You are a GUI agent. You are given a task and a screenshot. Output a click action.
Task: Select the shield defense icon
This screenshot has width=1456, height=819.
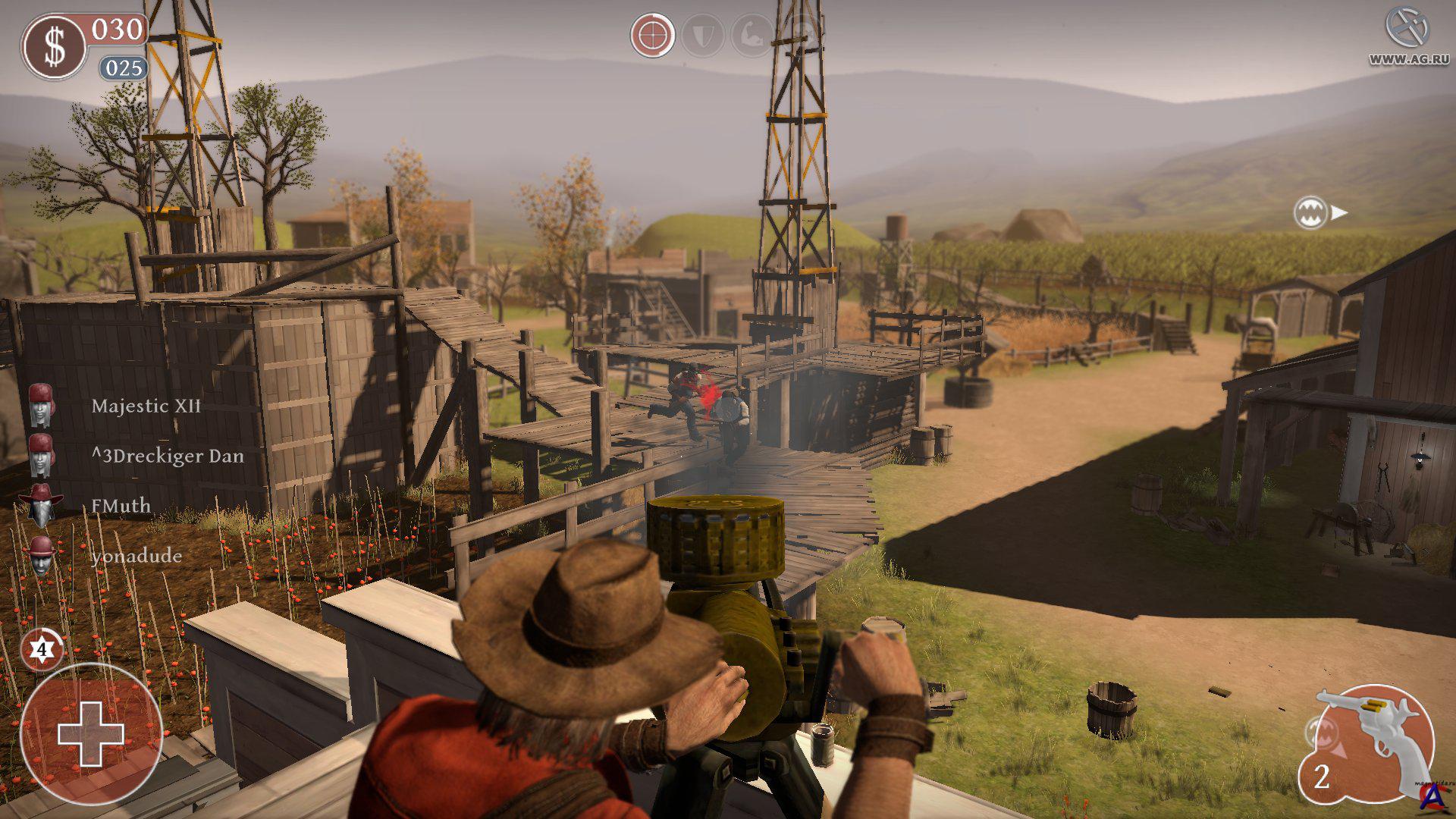703,36
